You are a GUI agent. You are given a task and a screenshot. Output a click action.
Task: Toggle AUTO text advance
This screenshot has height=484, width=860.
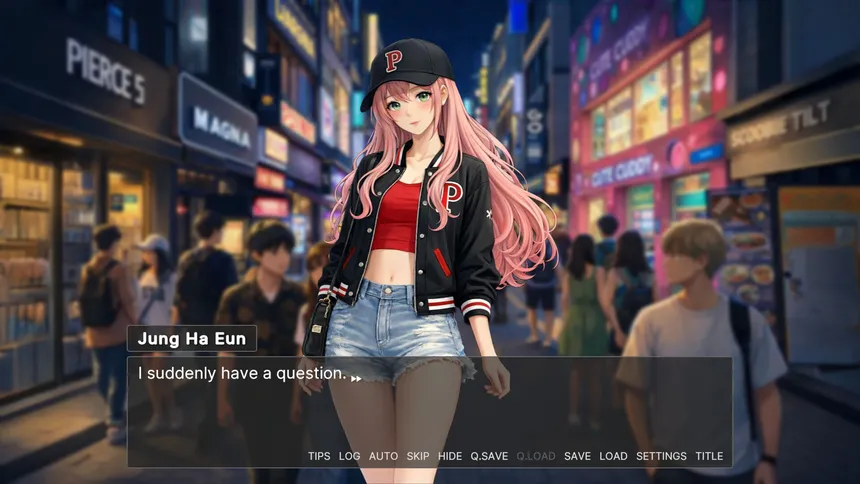[x=383, y=456]
